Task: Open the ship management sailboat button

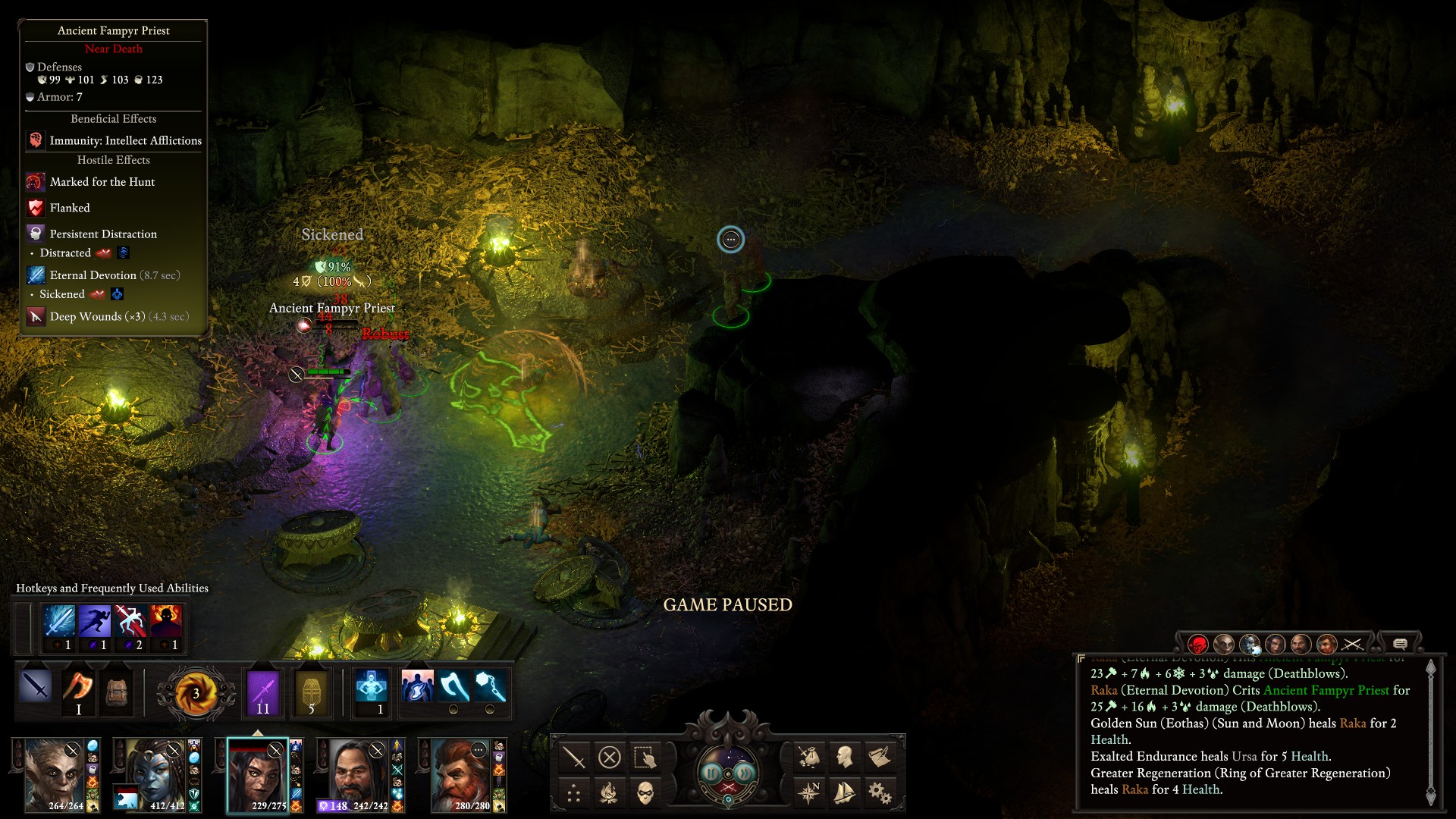Action: [844, 793]
